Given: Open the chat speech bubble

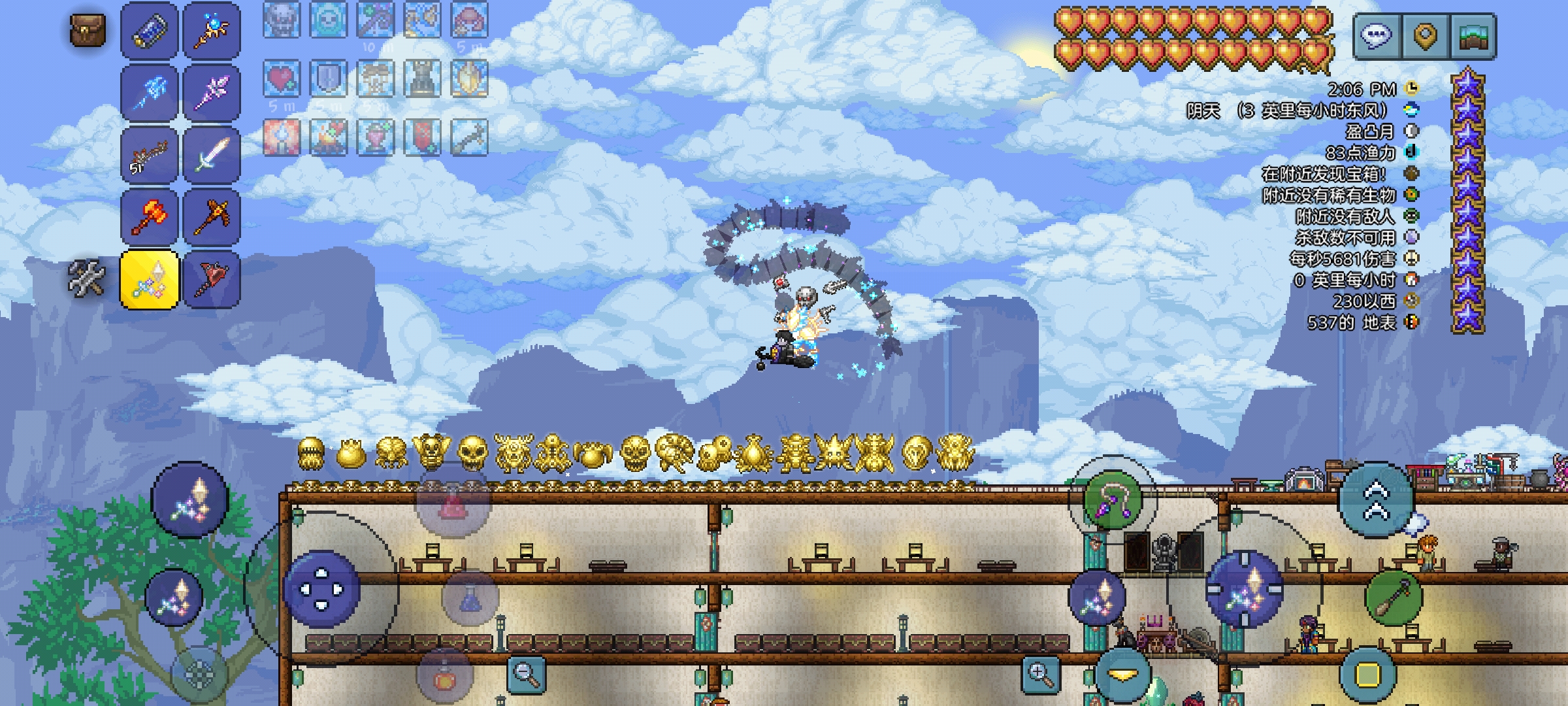Looking at the screenshot, I should pyautogui.click(x=1377, y=35).
